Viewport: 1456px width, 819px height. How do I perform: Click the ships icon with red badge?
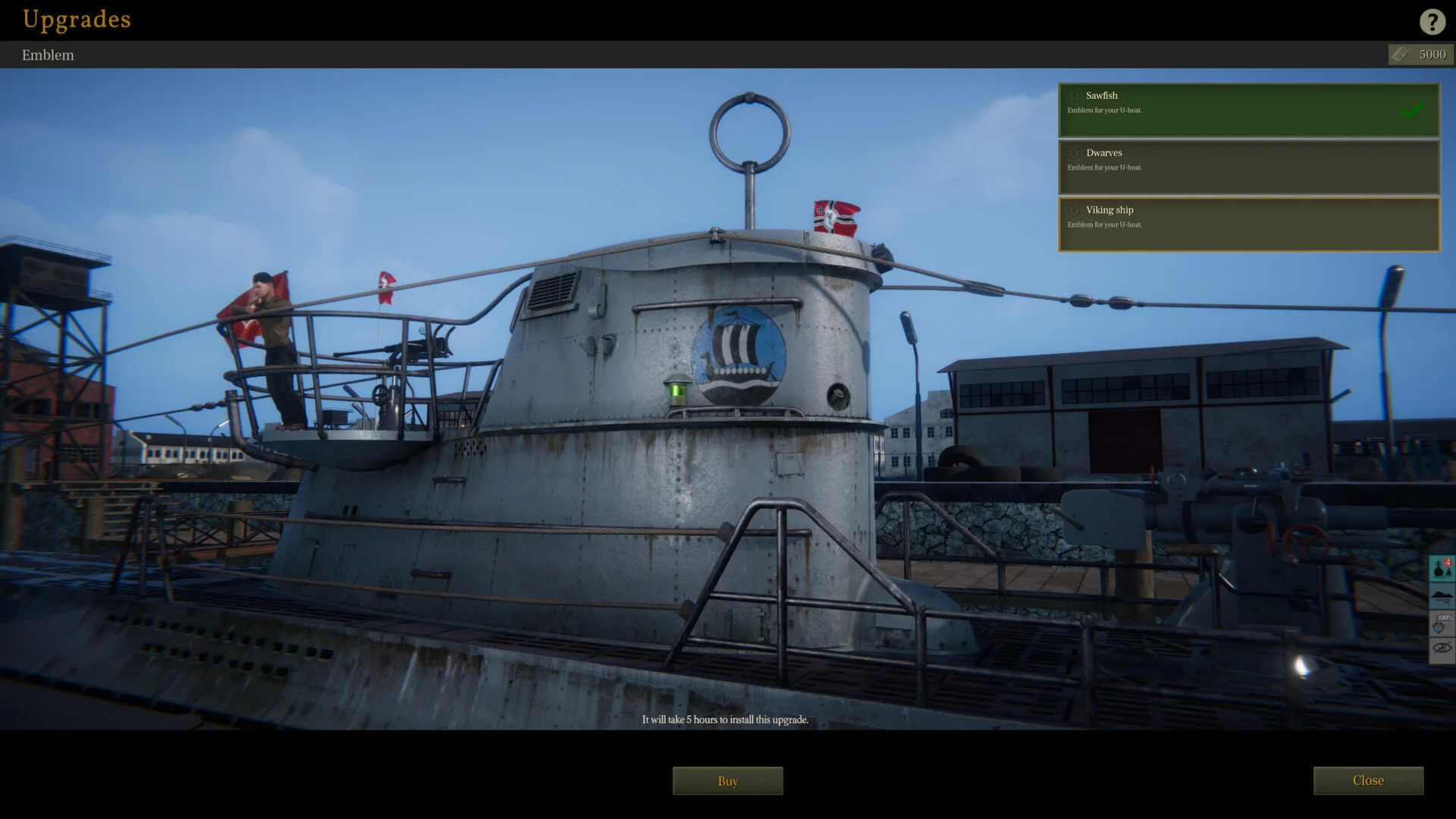point(1441,568)
